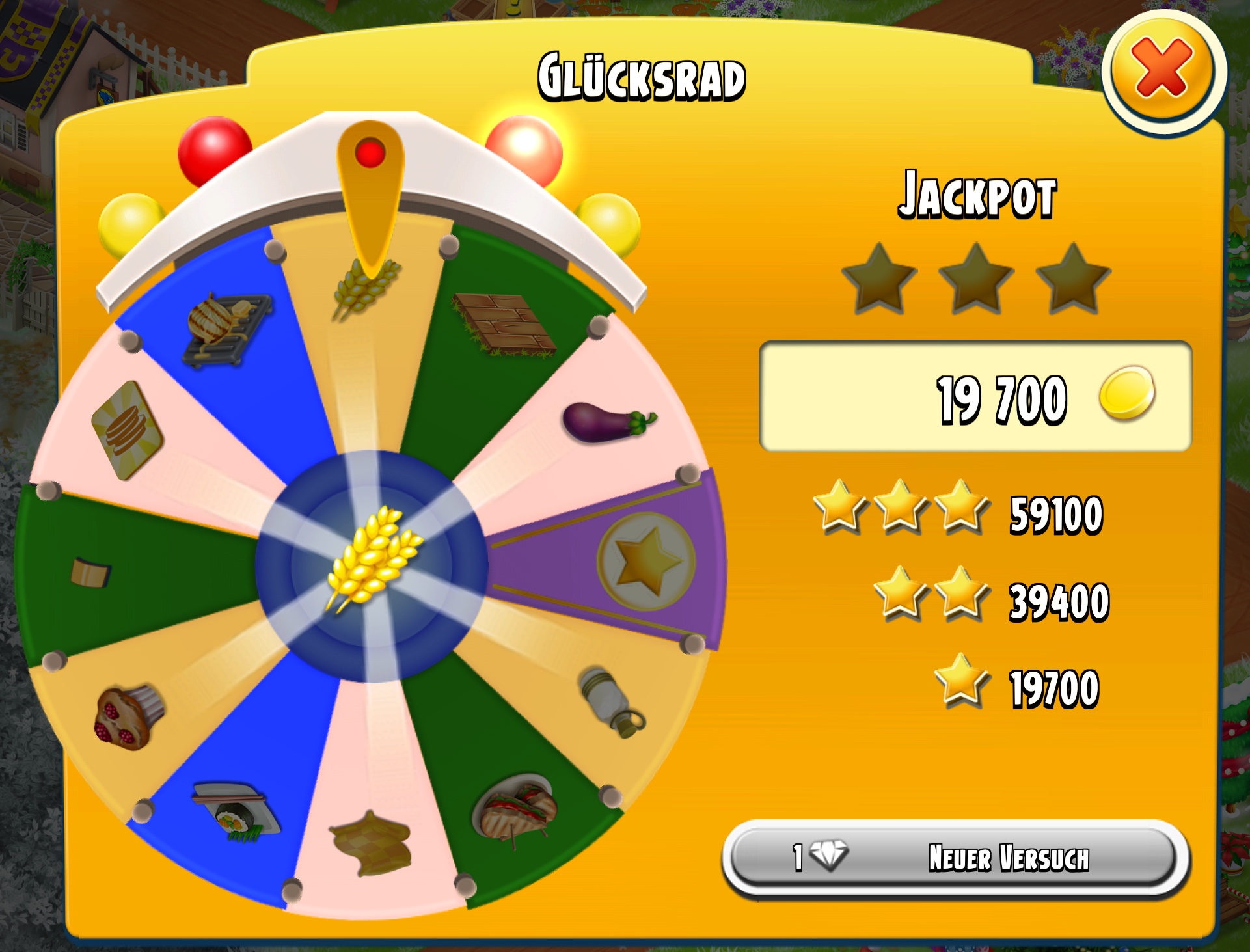Spin again with Neuer Versuch button
Screen dimensions: 1250x952
[955, 857]
